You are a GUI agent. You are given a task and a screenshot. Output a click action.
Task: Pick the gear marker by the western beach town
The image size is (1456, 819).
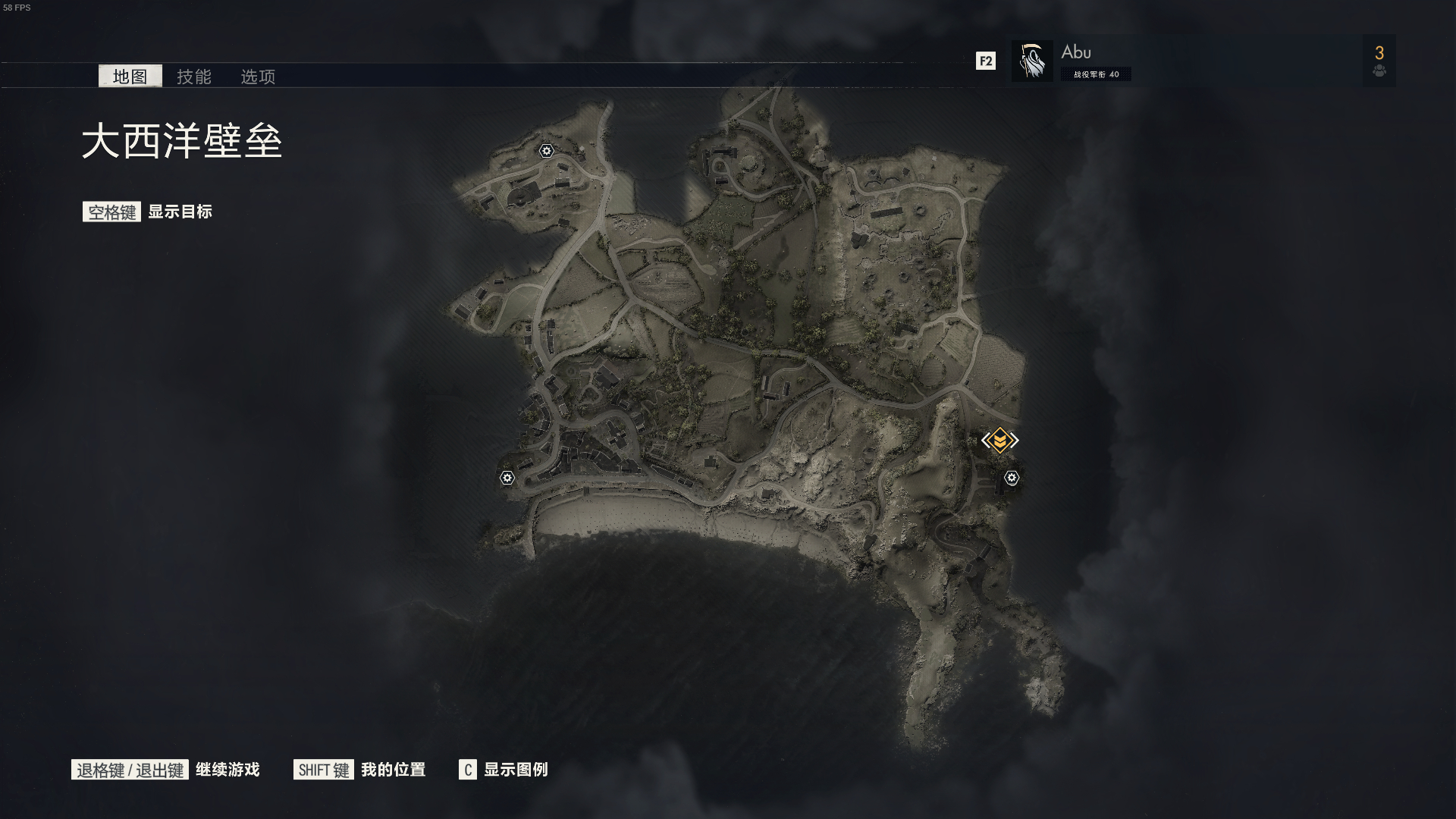pyautogui.click(x=507, y=478)
